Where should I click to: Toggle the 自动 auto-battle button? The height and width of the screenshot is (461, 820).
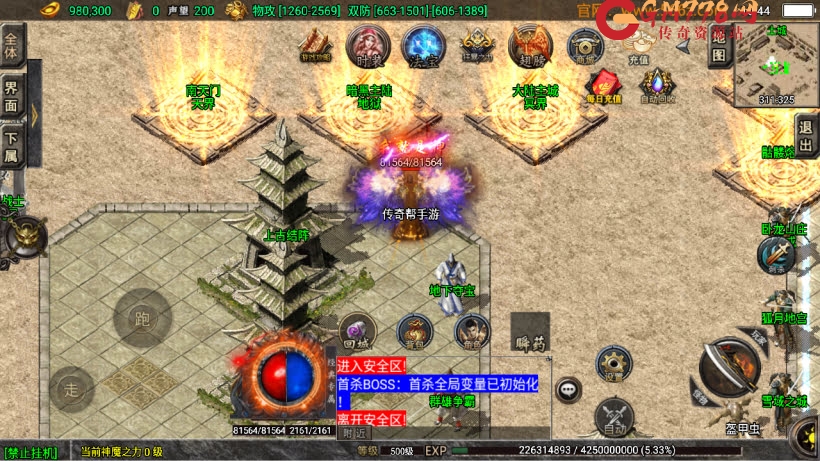(x=612, y=414)
